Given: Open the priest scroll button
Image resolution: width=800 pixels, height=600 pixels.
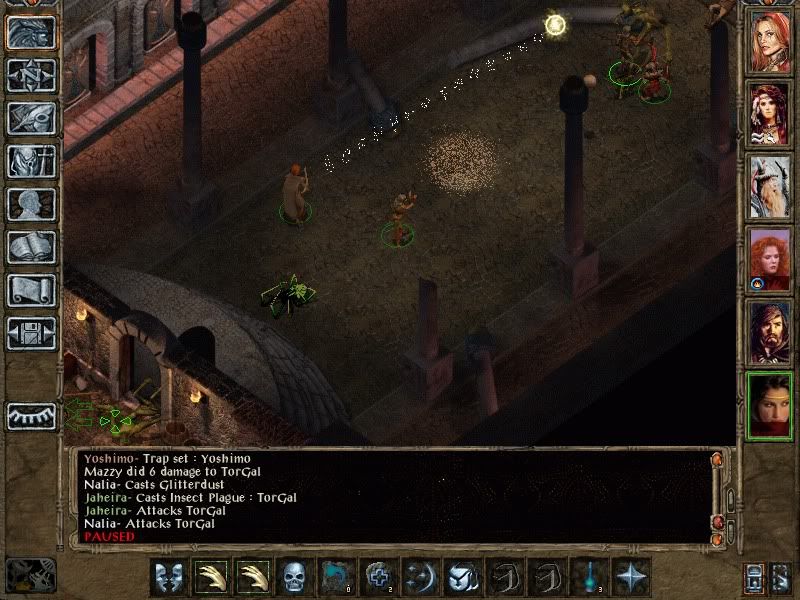Looking at the screenshot, I should (31, 291).
